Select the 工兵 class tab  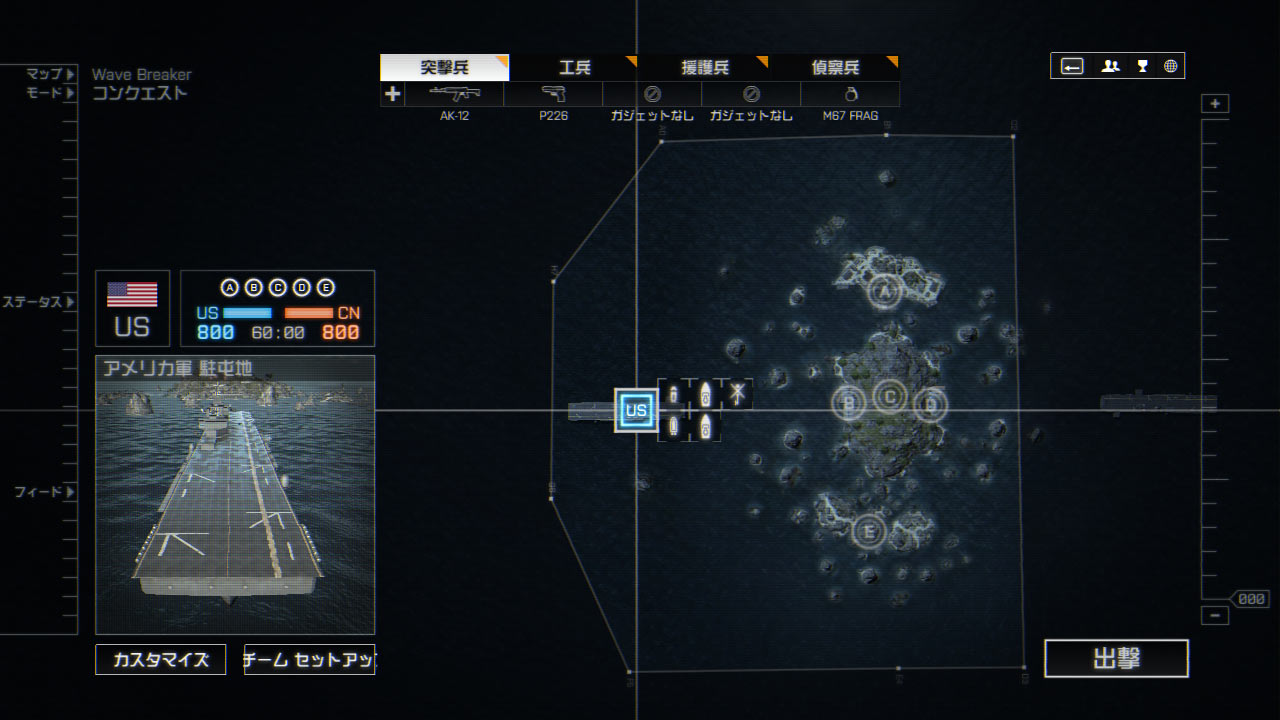pos(574,68)
